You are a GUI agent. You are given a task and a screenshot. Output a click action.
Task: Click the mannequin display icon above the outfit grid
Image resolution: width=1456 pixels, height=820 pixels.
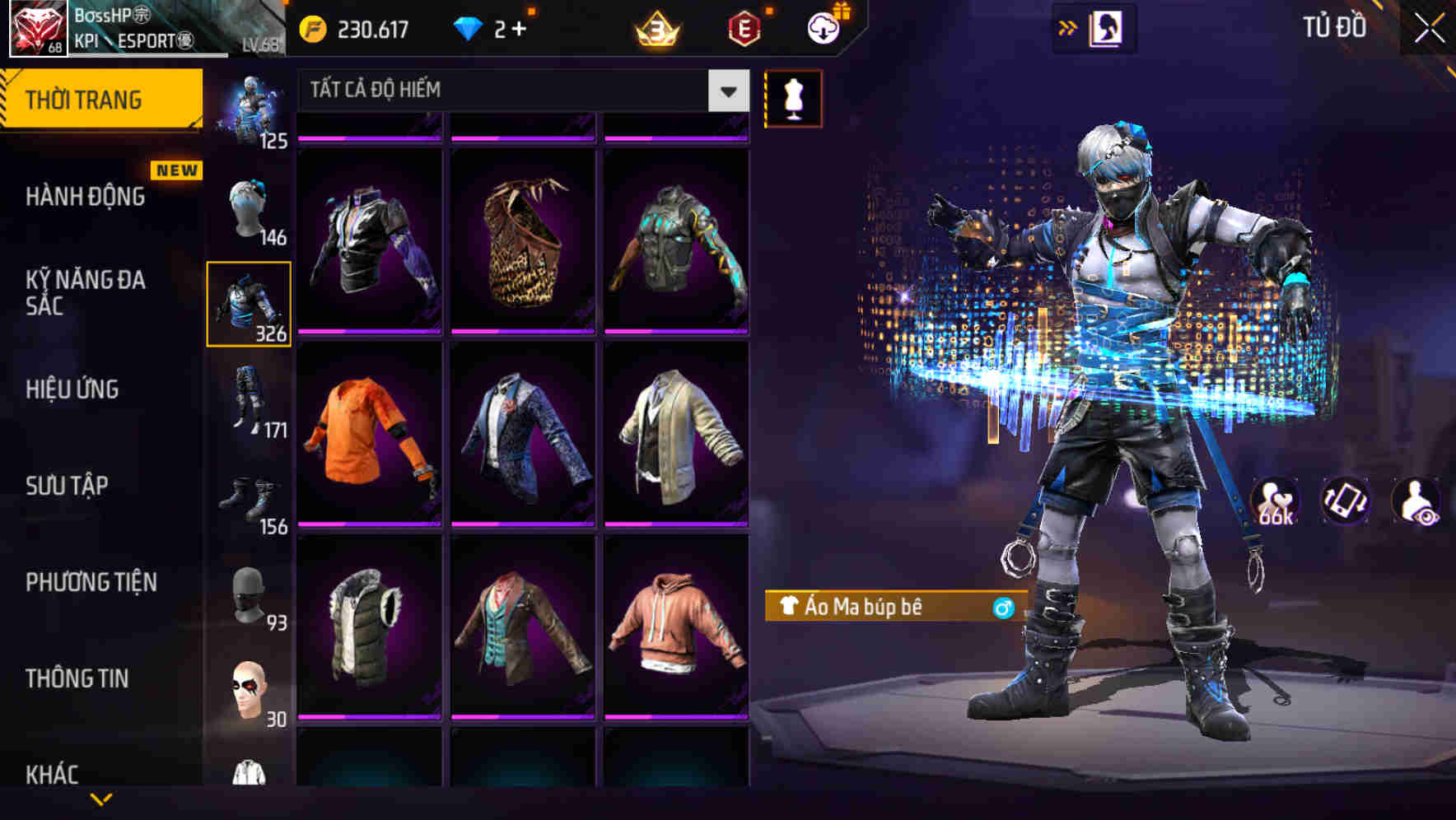[793, 97]
